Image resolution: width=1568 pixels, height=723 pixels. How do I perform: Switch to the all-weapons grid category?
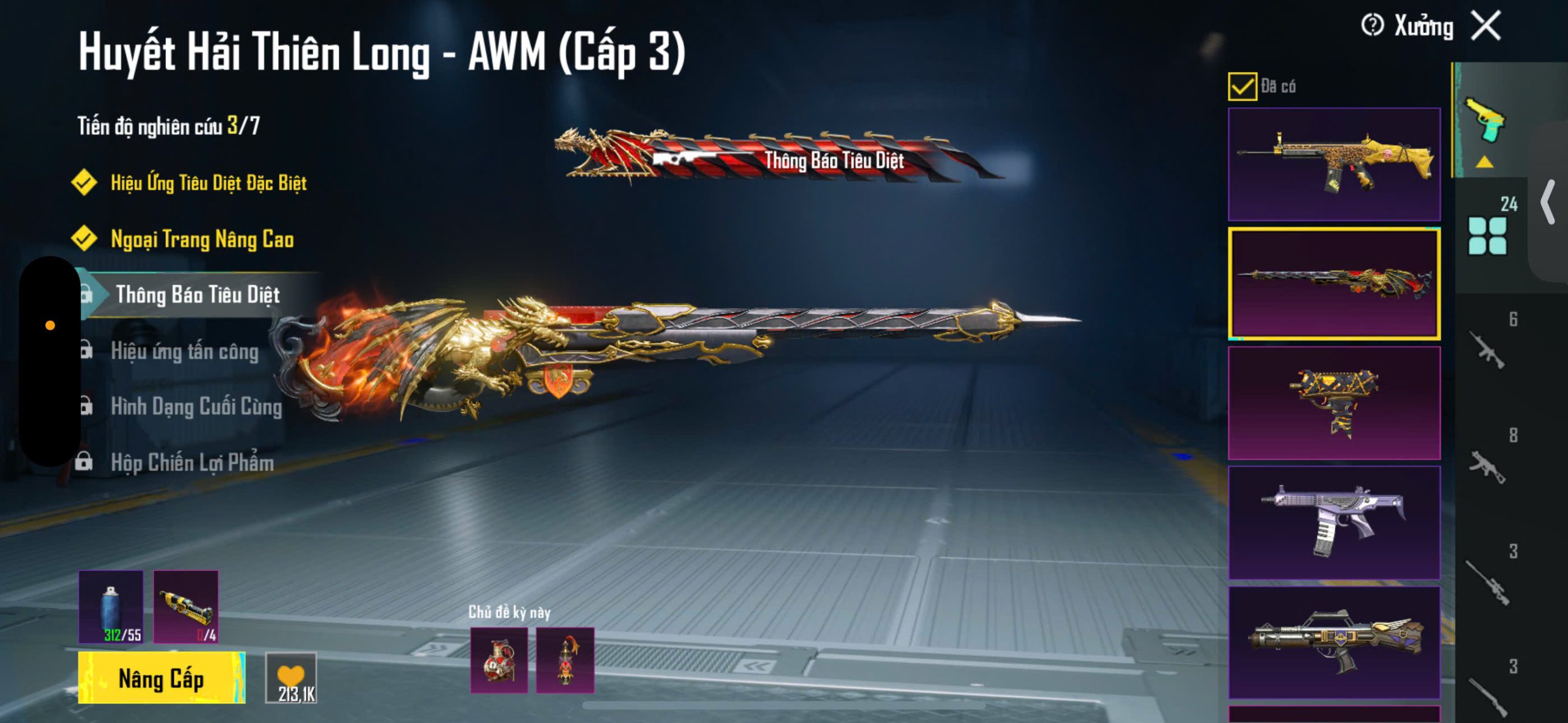click(x=1487, y=236)
